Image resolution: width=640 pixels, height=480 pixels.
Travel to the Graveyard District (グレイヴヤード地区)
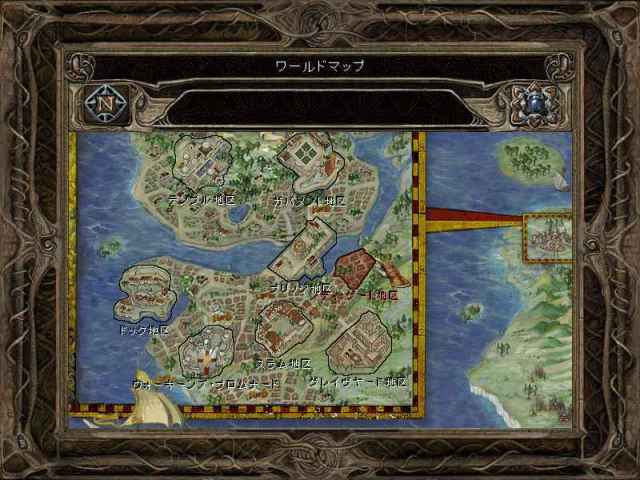click(356, 343)
